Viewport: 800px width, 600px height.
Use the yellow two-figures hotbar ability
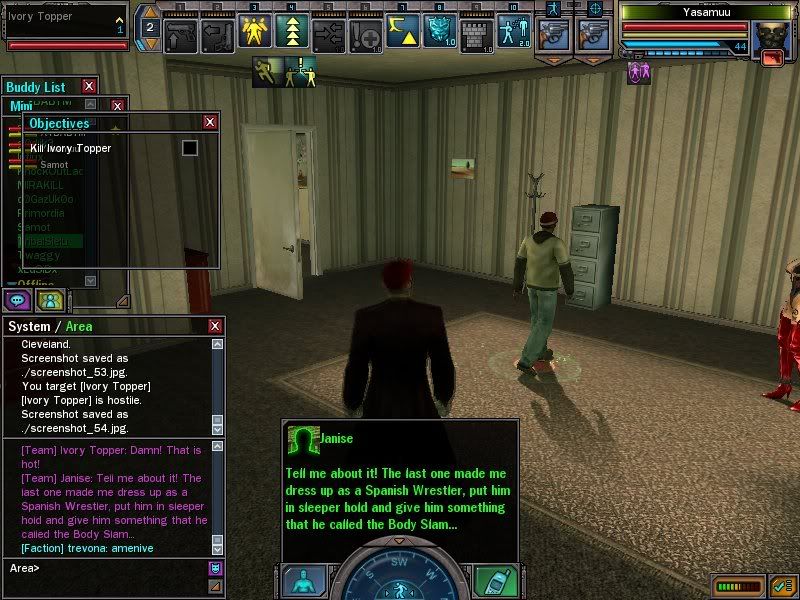tap(254, 33)
